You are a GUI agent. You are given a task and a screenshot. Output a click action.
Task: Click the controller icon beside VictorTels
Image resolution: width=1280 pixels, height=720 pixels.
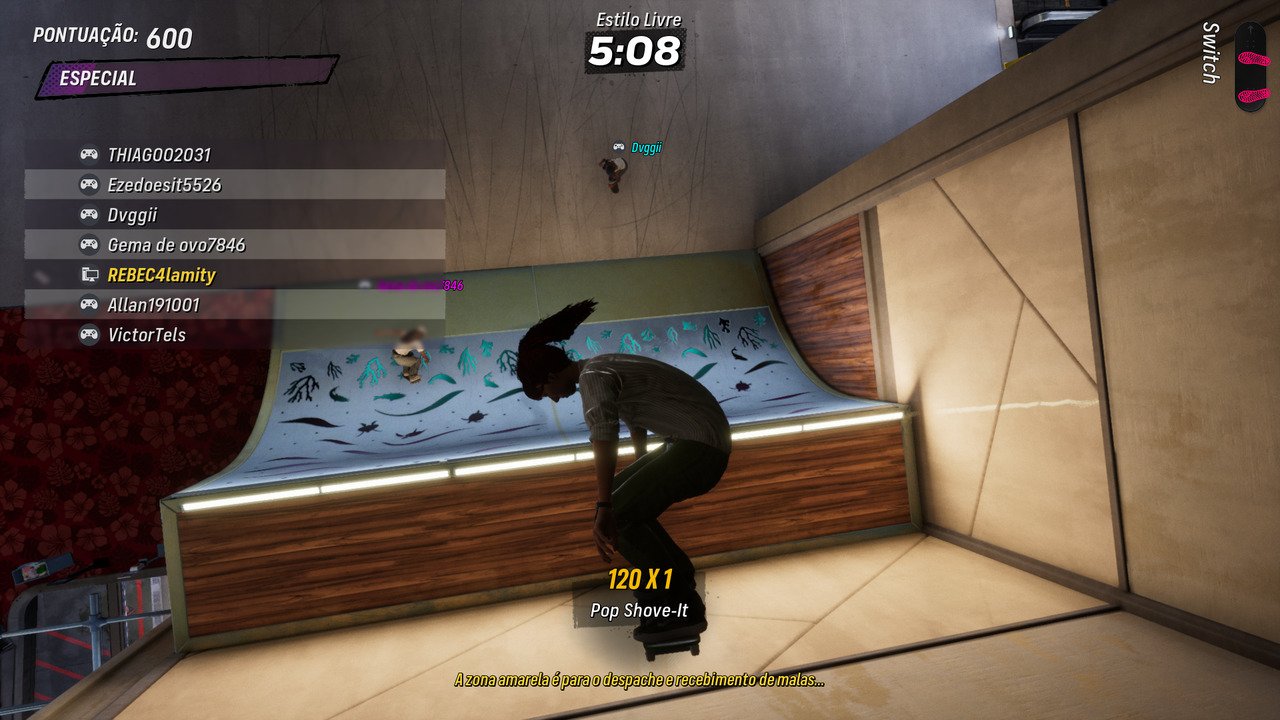(90, 334)
